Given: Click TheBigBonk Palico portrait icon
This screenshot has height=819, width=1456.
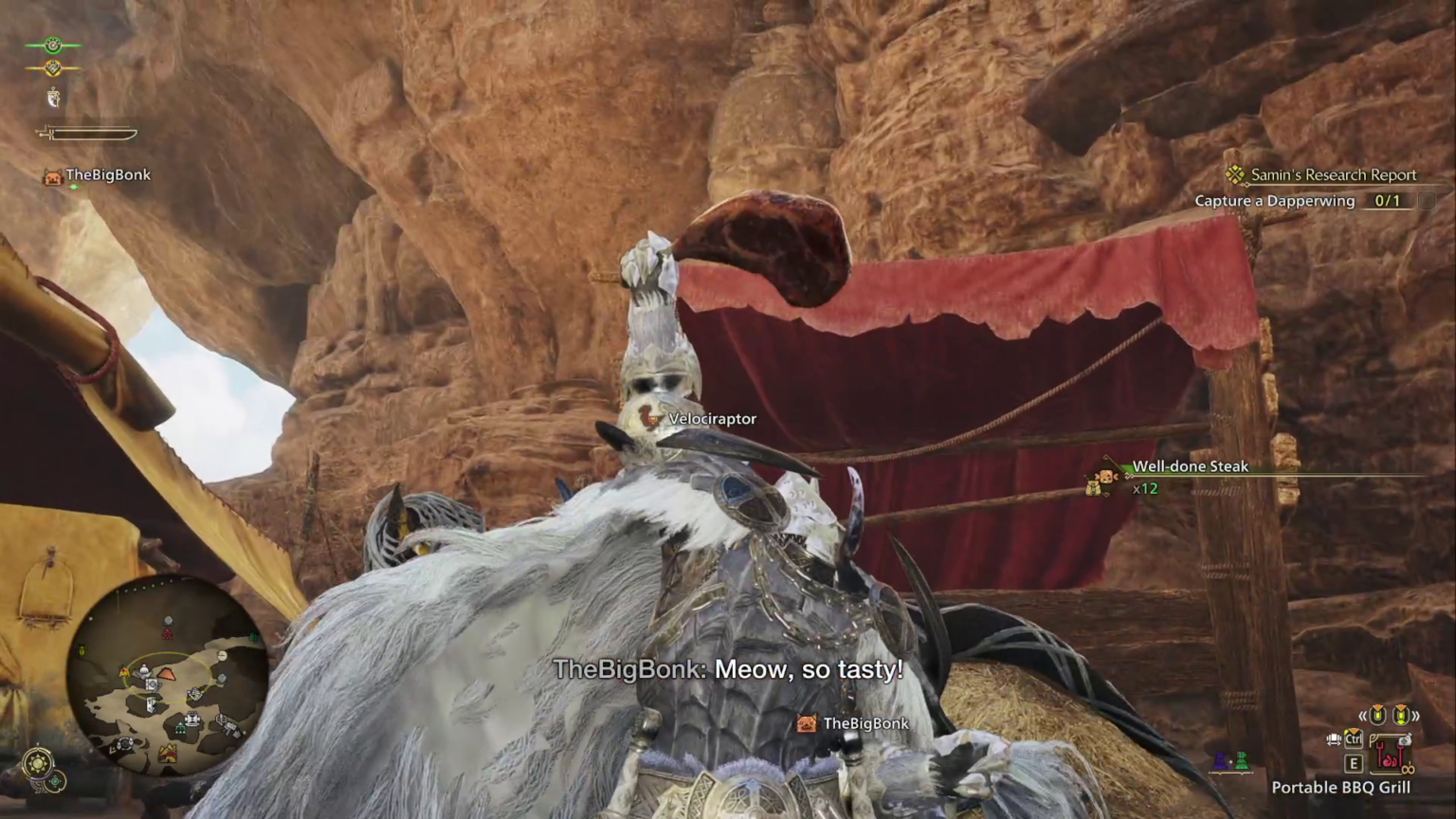Looking at the screenshot, I should [x=52, y=177].
